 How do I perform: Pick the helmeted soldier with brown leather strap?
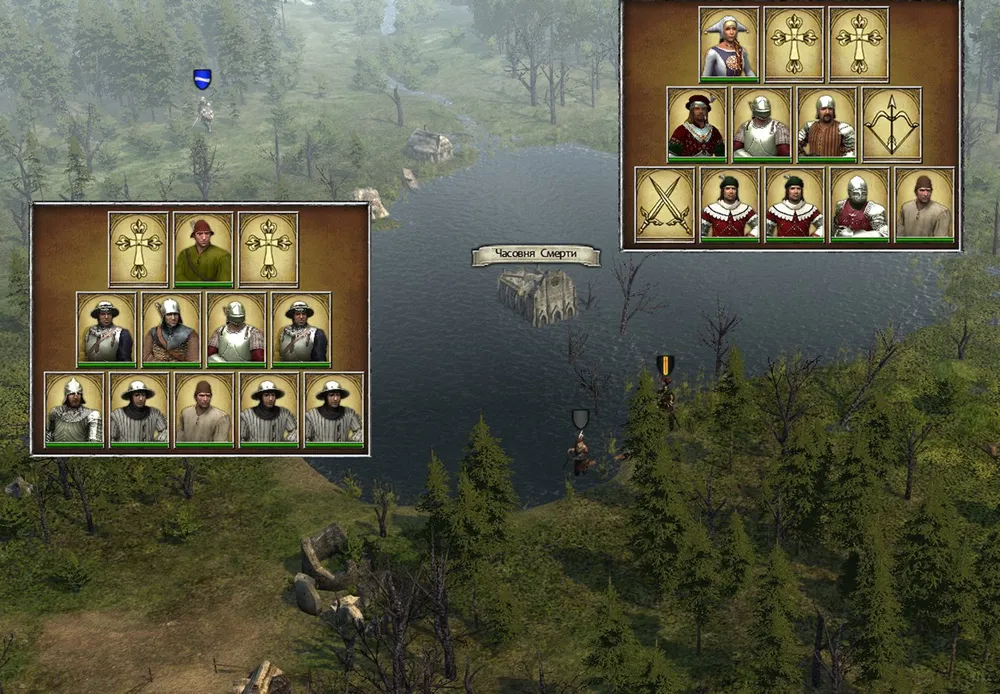171,329
